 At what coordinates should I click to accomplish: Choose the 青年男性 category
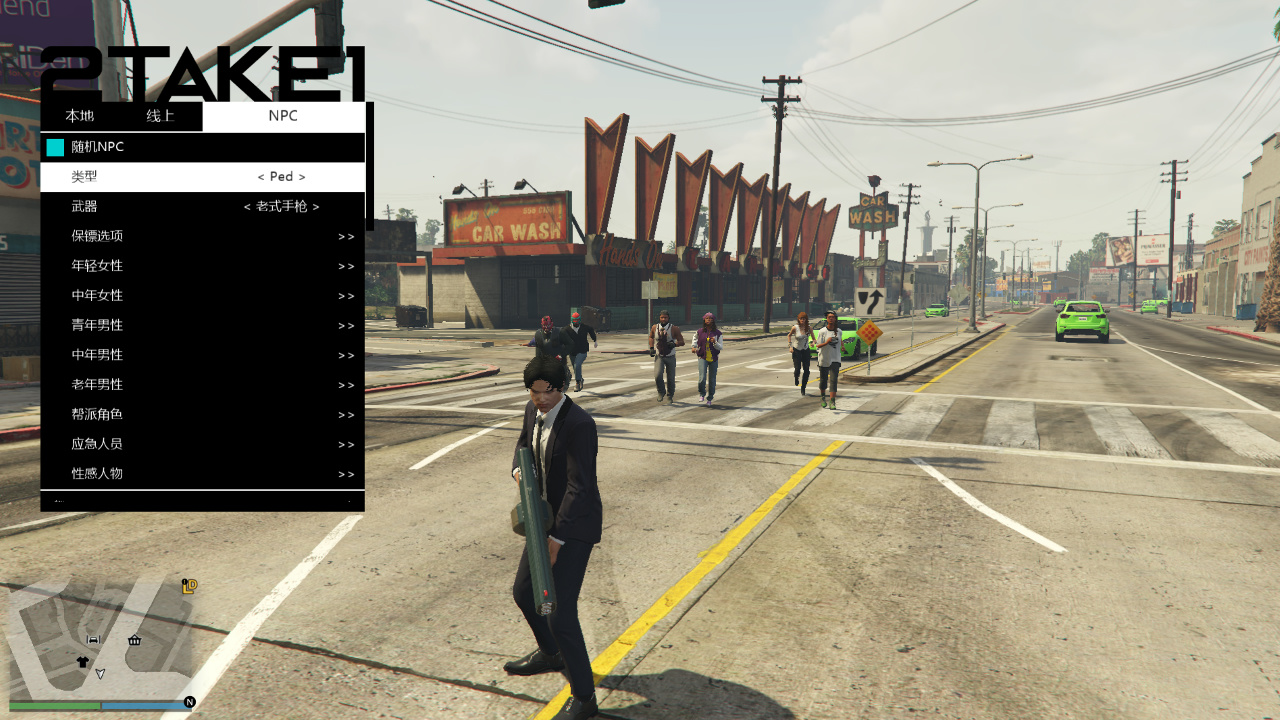tap(202, 325)
